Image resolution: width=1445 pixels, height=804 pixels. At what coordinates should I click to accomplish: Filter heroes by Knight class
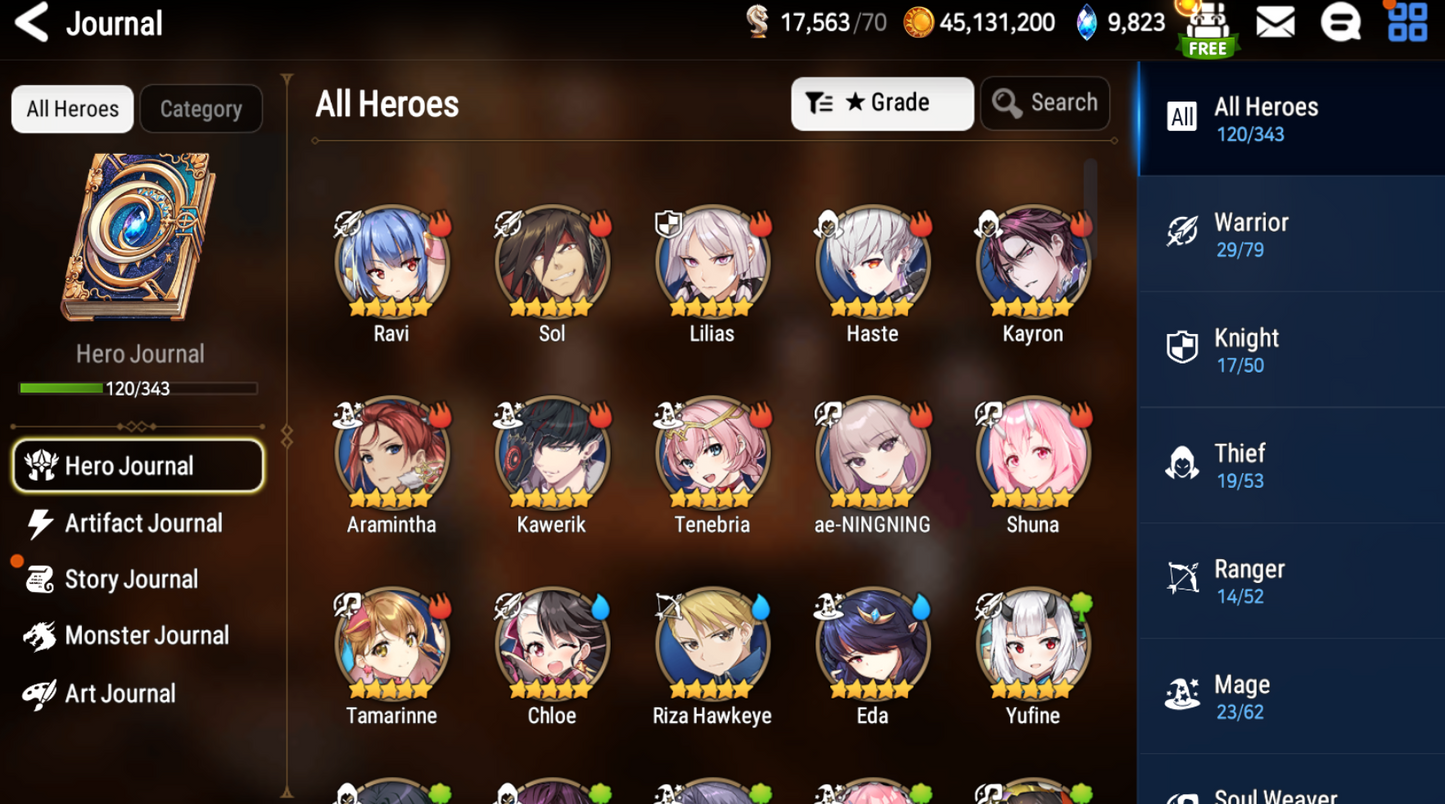pos(1290,350)
